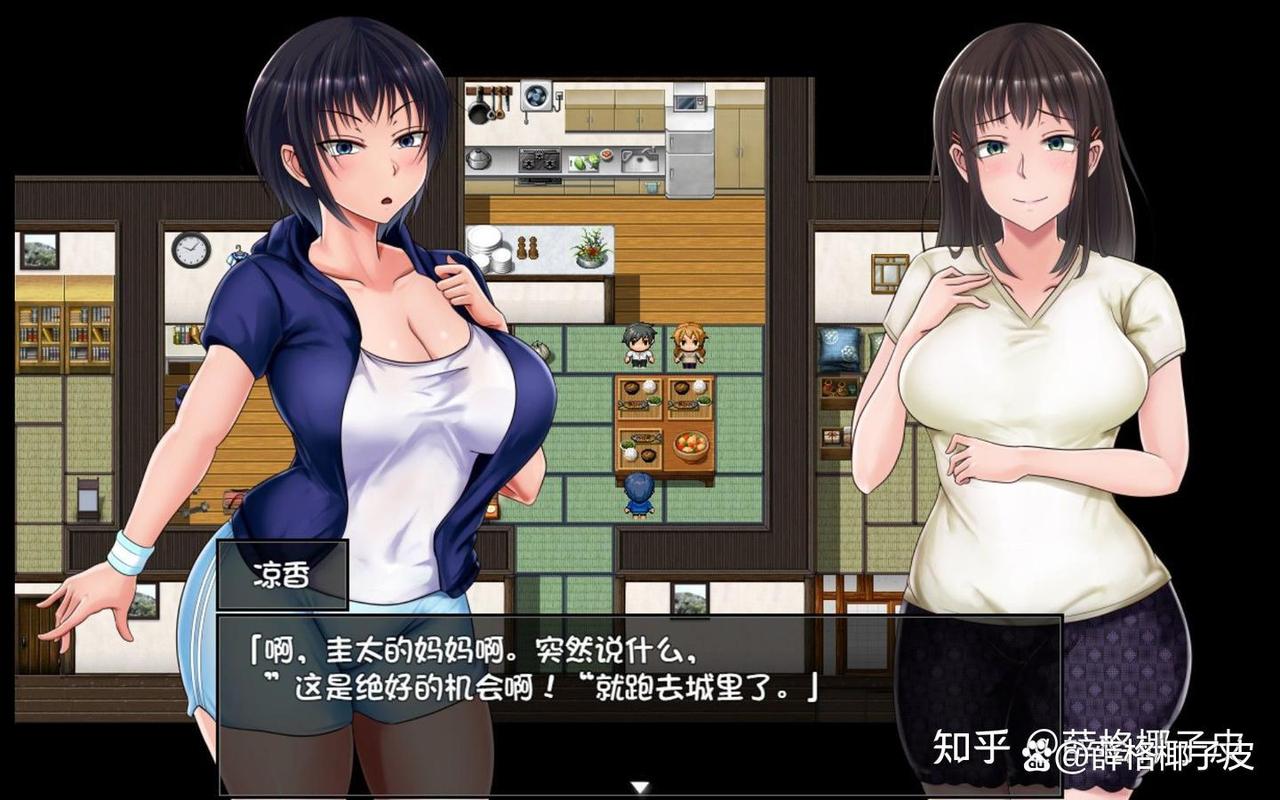Click the flower vase on the counter
1280x800 pixels.
pyautogui.click(x=589, y=250)
